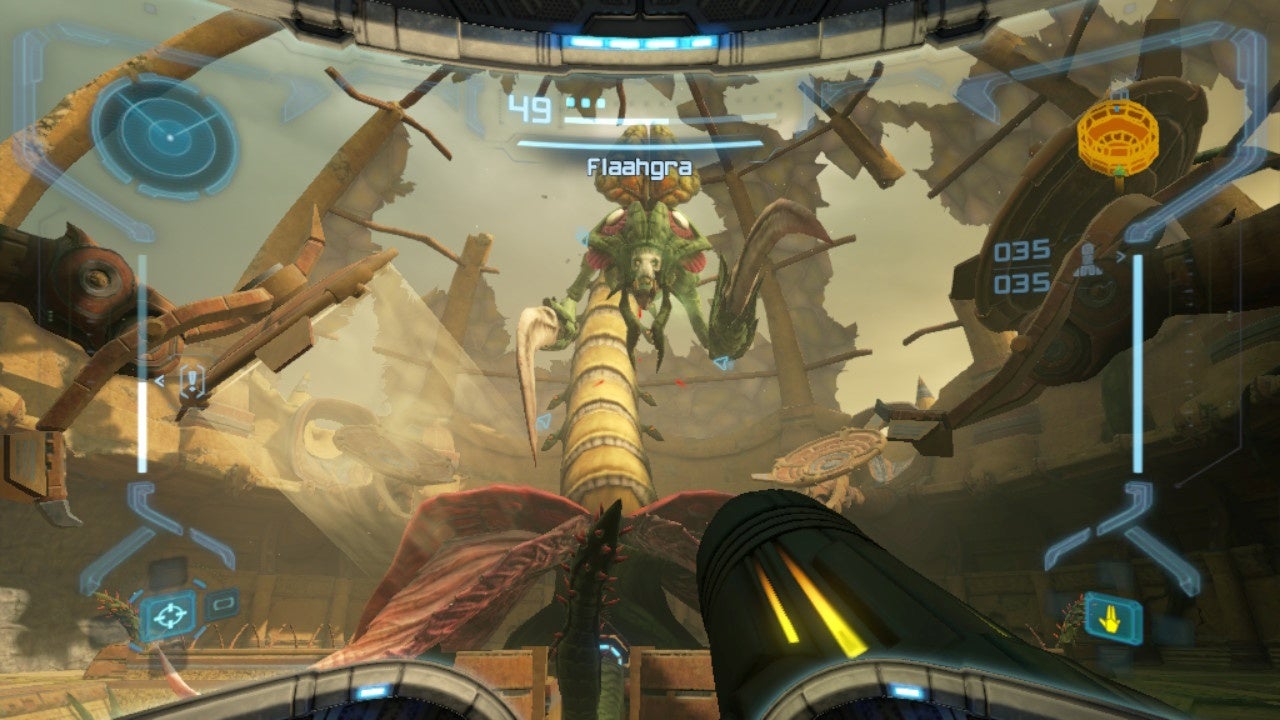Toggle the left chevron next to the warning indicator
Viewport: 1280px width, 720px height.
pos(159,380)
